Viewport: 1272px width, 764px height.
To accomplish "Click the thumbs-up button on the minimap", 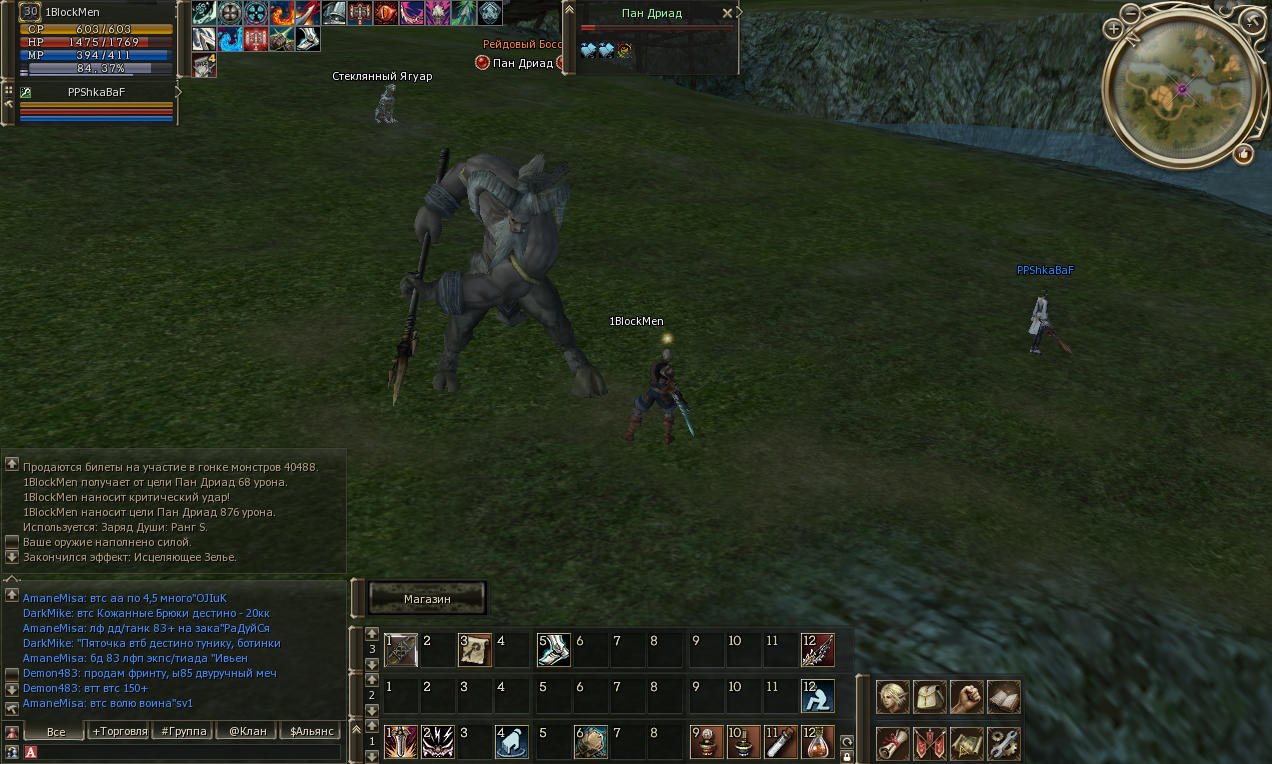I will coord(1243,154).
